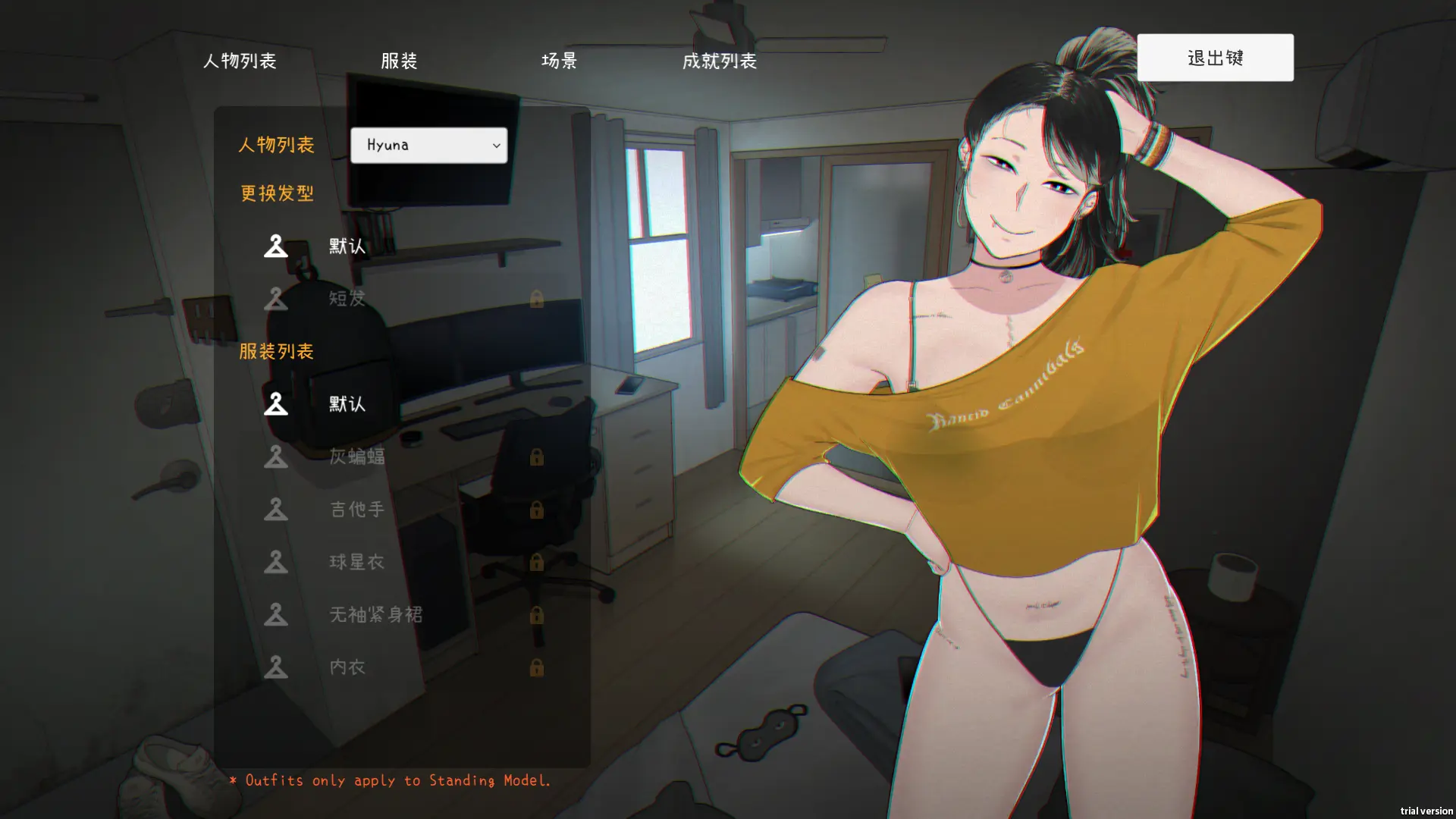This screenshot has width=1456, height=819.
Task: Click the 退出键 exit button
Action: coord(1215,58)
